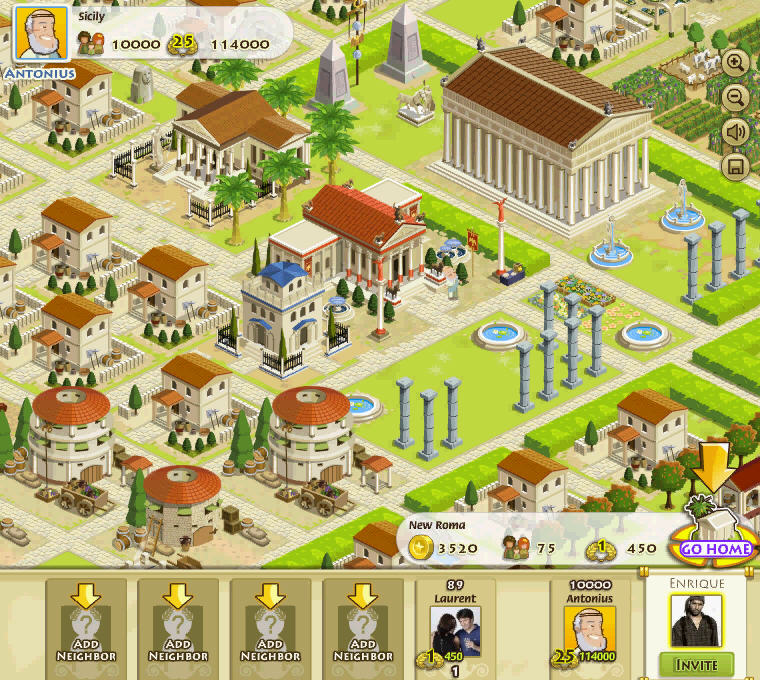Invite Enrique with the green Invite button
The height and width of the screenshot is (680, 760).
pos(696,664)
